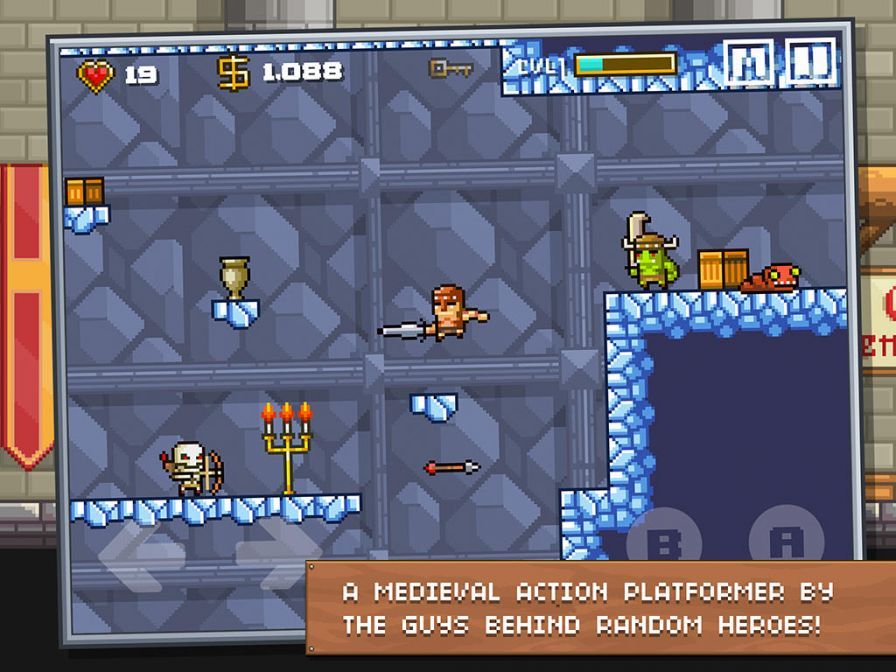Tap the on-screen B button
The height and width of the screenshot is (672, 896).
[663, 541]
